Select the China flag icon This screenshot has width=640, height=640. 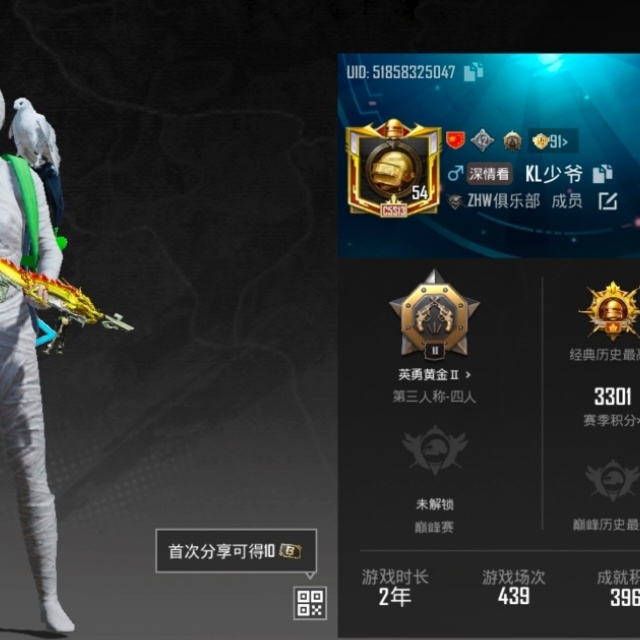455,140
